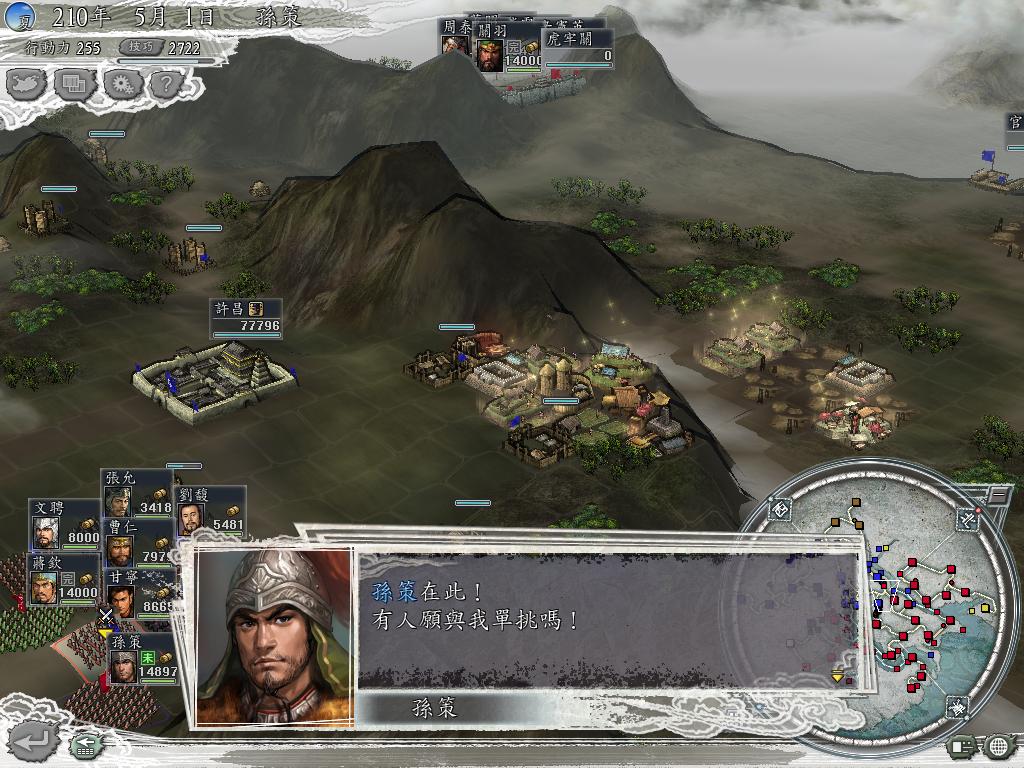Open the gear settings menu
This screenshot has width=1024, height=768.
[x=121, y=83]
